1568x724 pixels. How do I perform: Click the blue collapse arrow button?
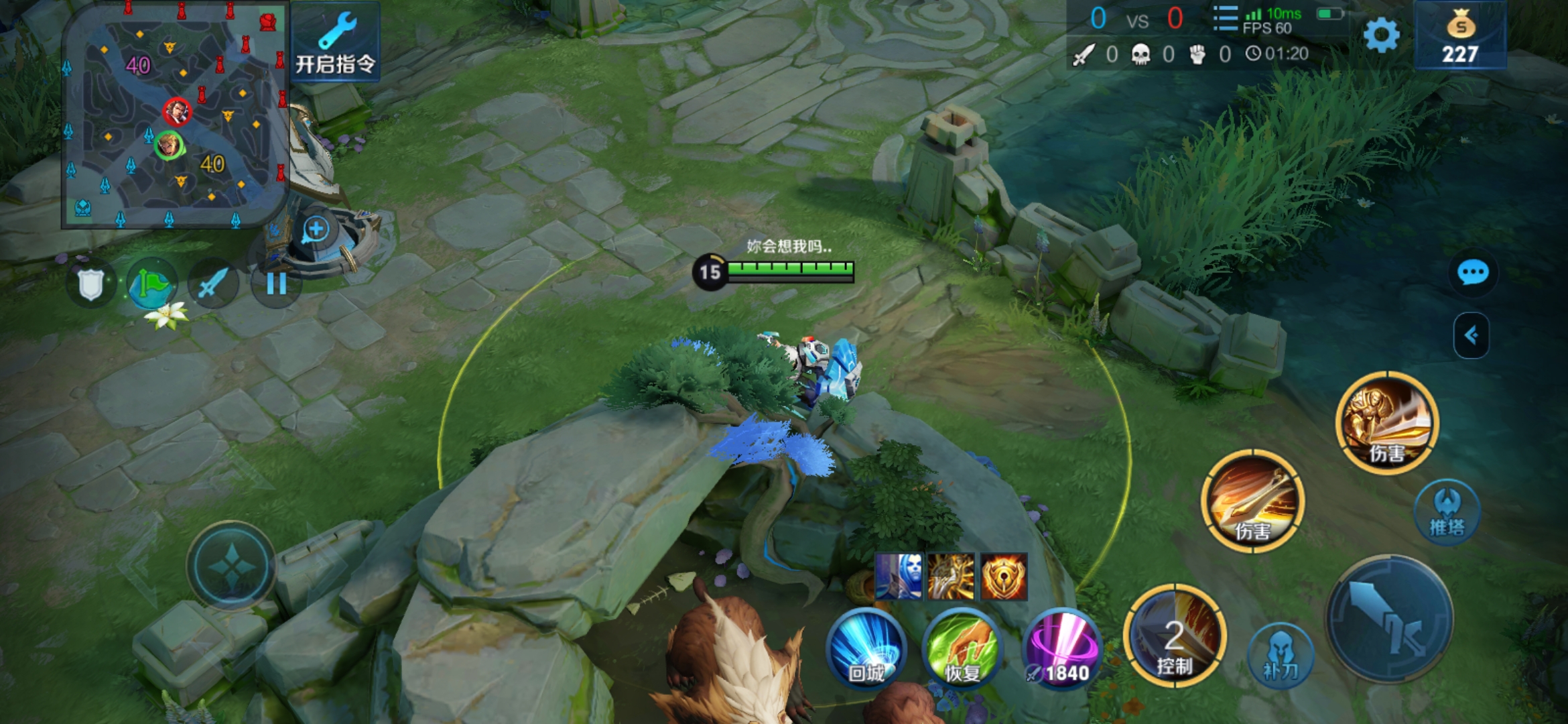tap(1471, 335)
